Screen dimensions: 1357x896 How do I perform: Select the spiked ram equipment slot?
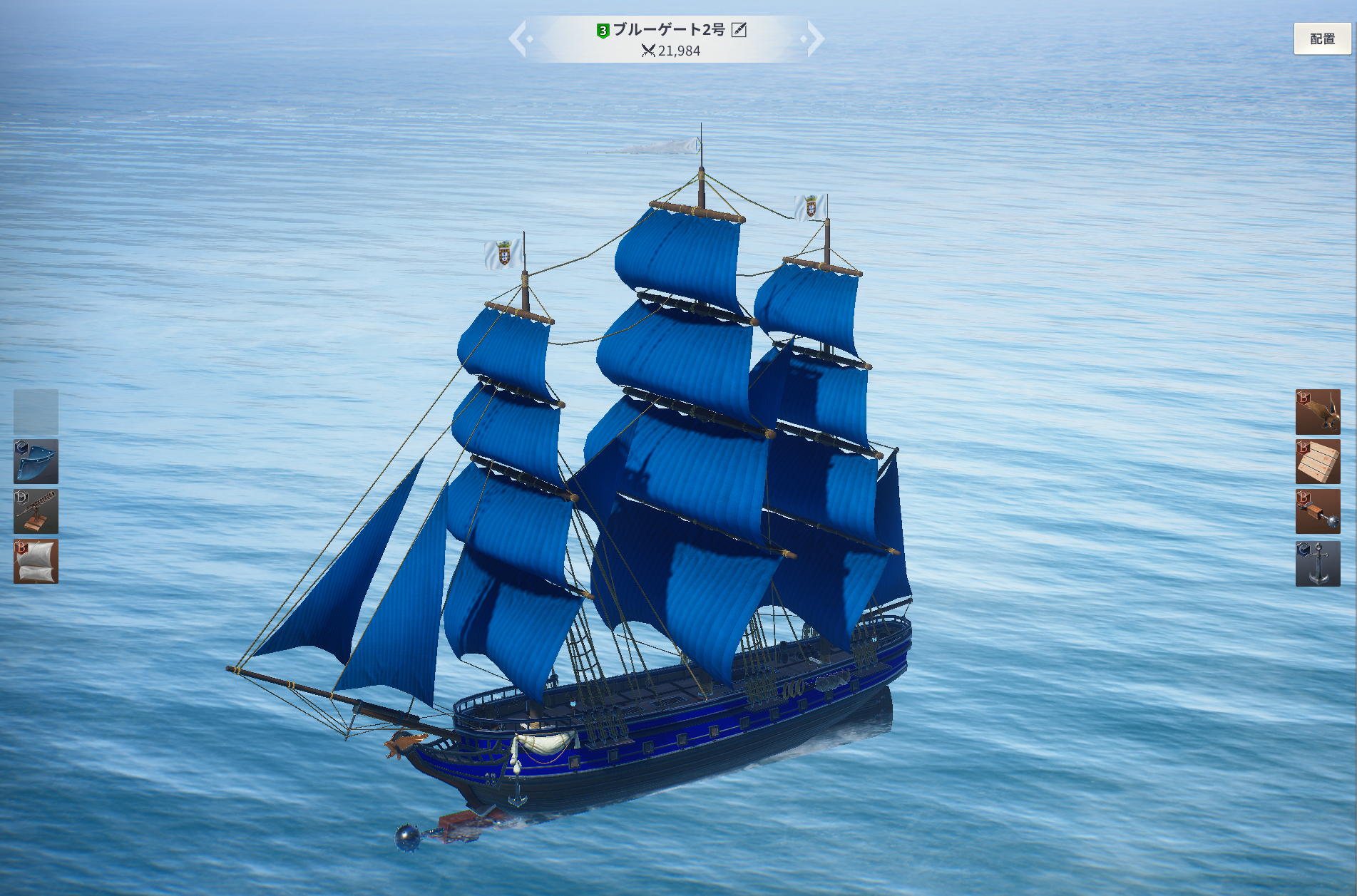1317,512
